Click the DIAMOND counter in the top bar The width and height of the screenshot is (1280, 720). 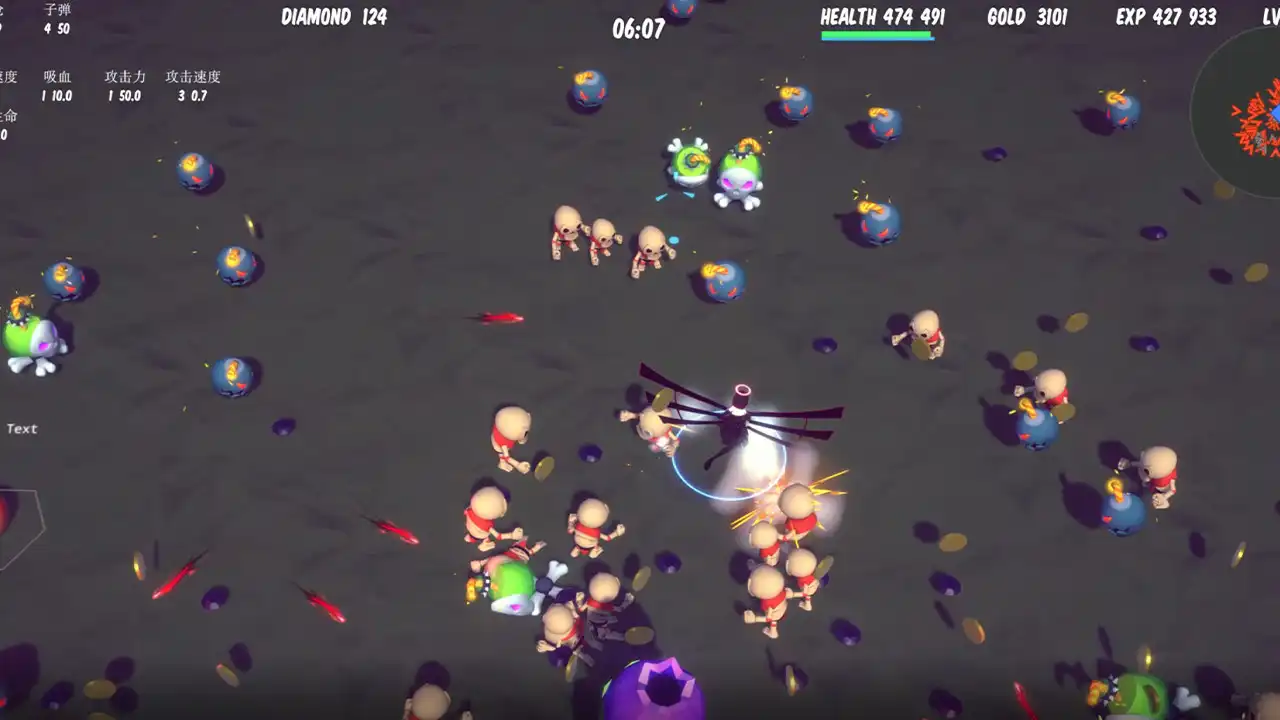(x=335, y=17)
